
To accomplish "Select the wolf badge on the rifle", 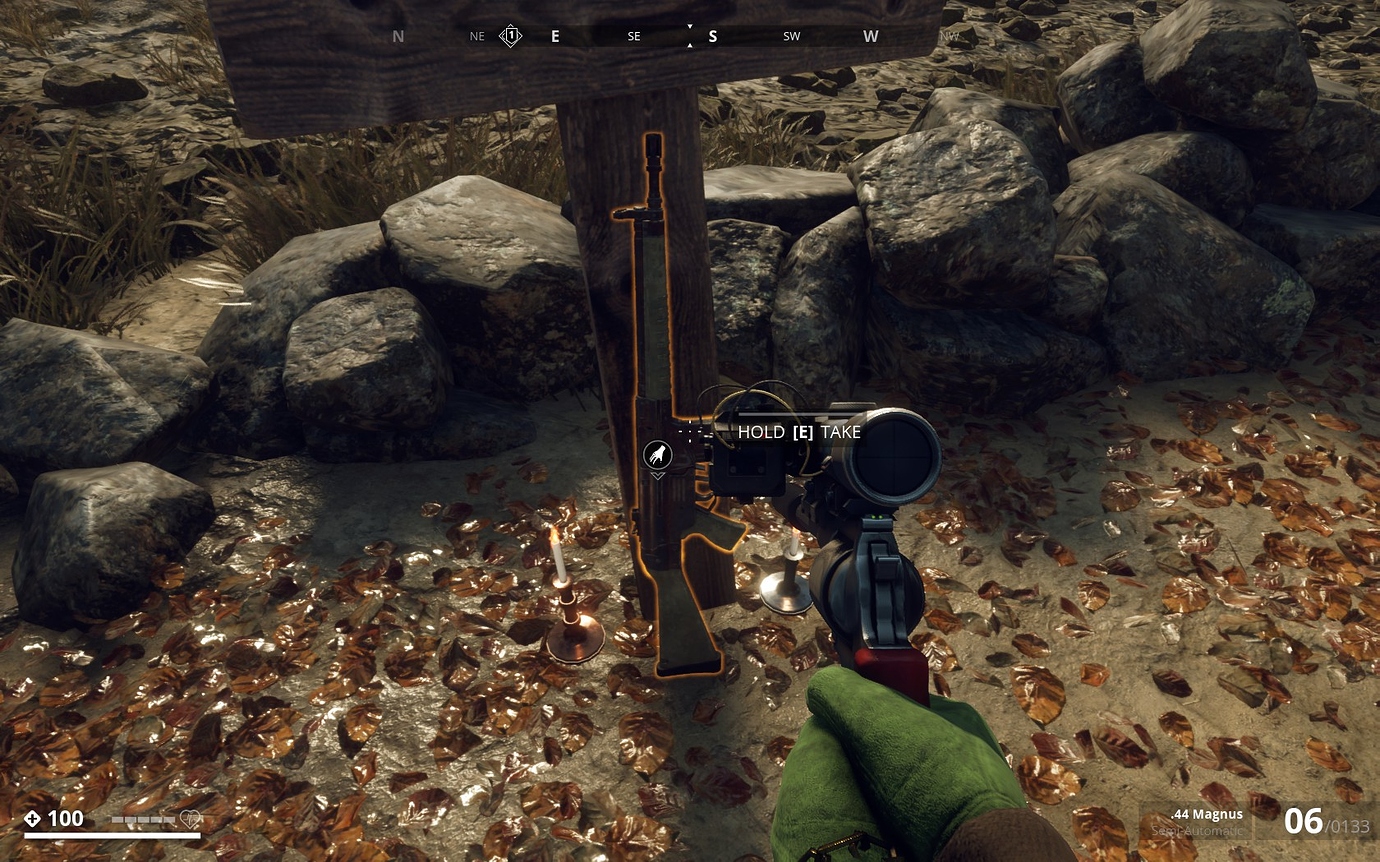I will 660,455.
